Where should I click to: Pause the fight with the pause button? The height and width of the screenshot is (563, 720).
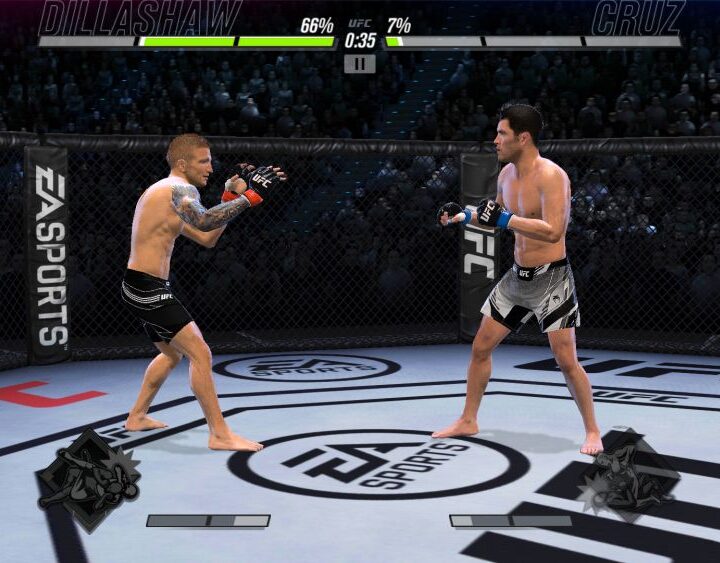[x=359, y=63]
